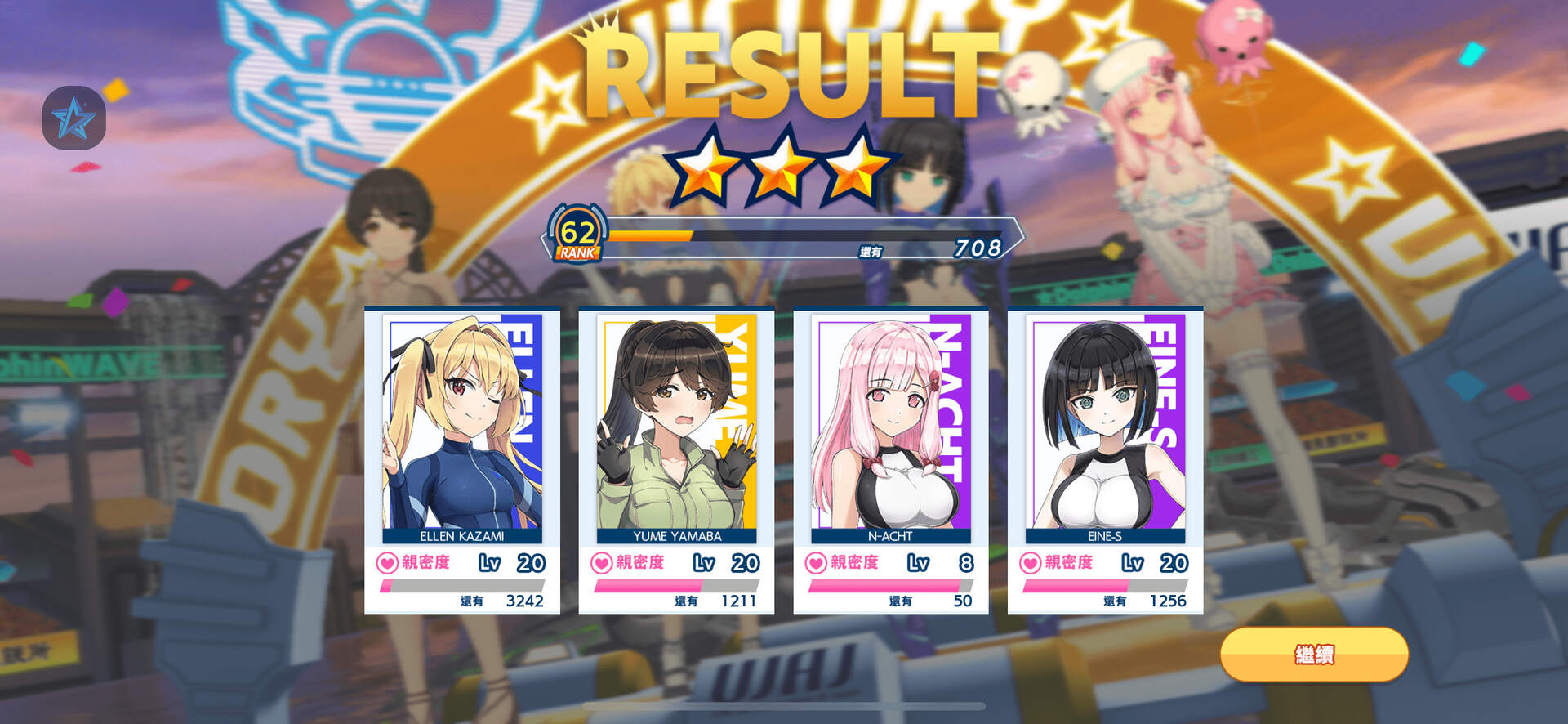1568x724 pixels.
Task: Tap the heart affinity icon on Yume Yamaba's card
Action: point(603,562)
